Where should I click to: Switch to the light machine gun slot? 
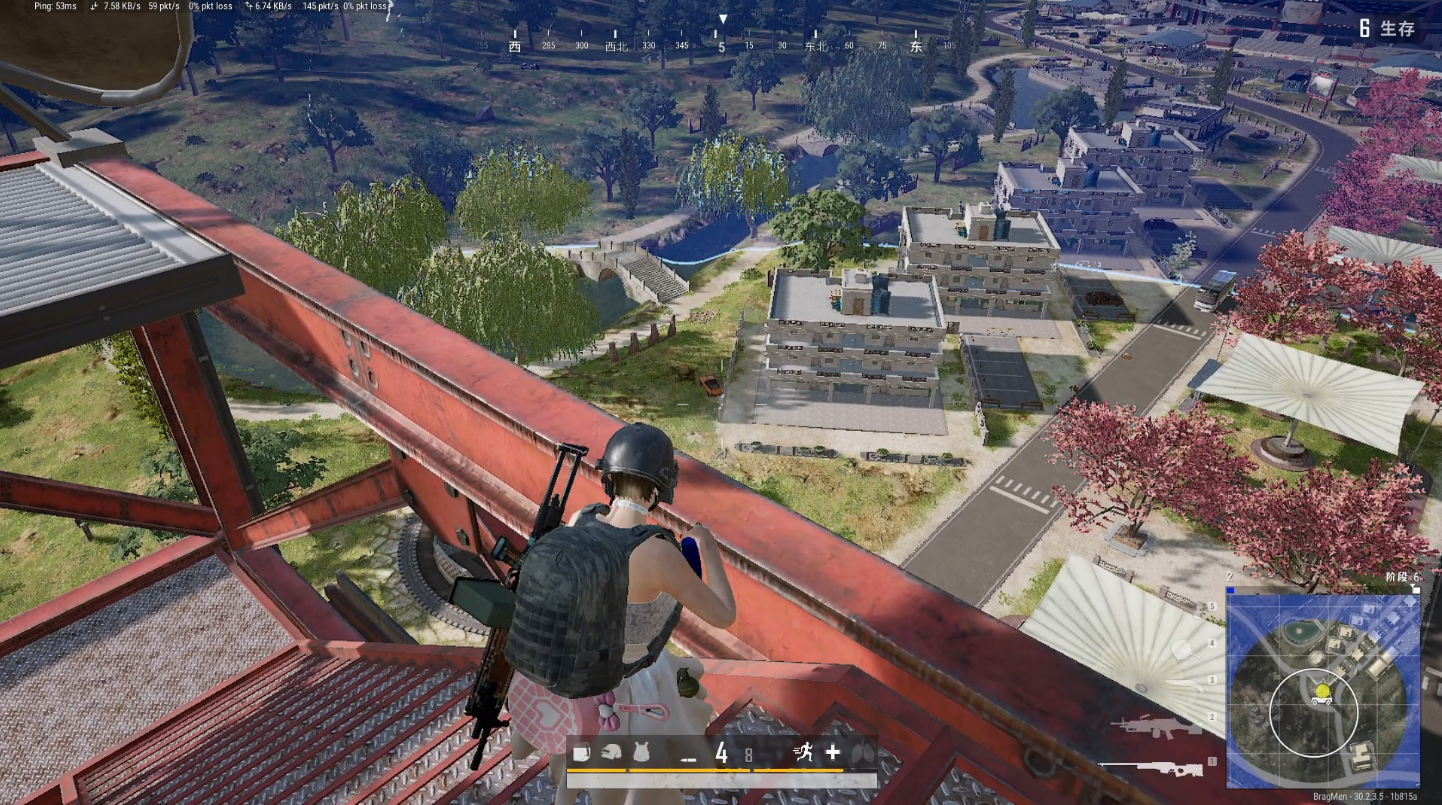[1154, 726]
